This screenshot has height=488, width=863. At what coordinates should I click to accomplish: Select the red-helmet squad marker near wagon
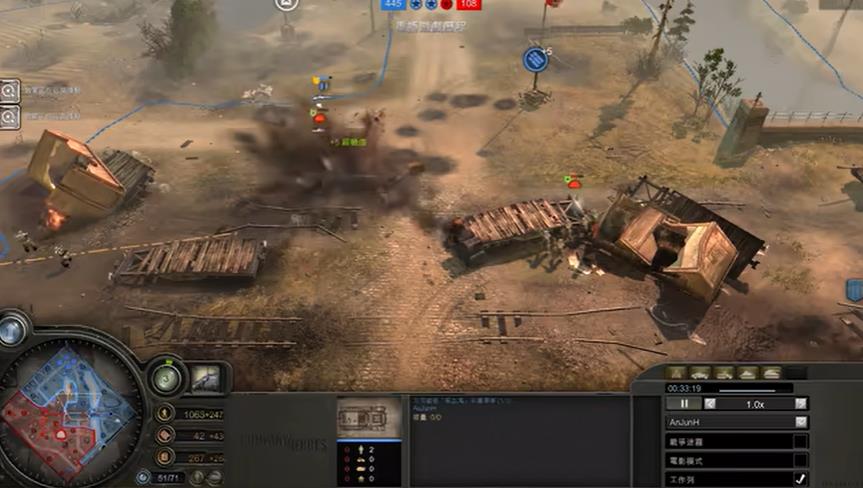[574, 183]
